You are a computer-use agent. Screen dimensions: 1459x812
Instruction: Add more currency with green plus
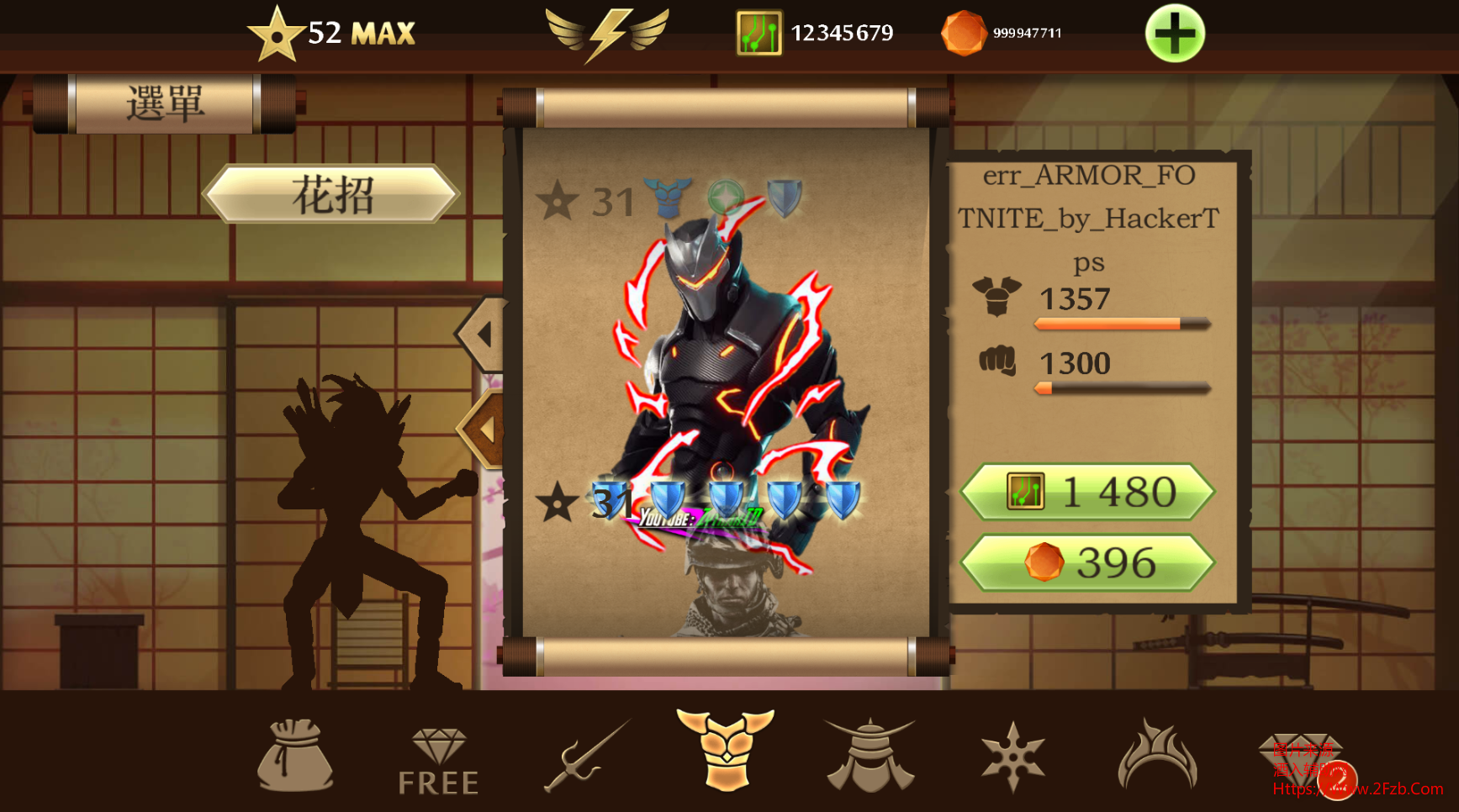(x=1175, y=34)
